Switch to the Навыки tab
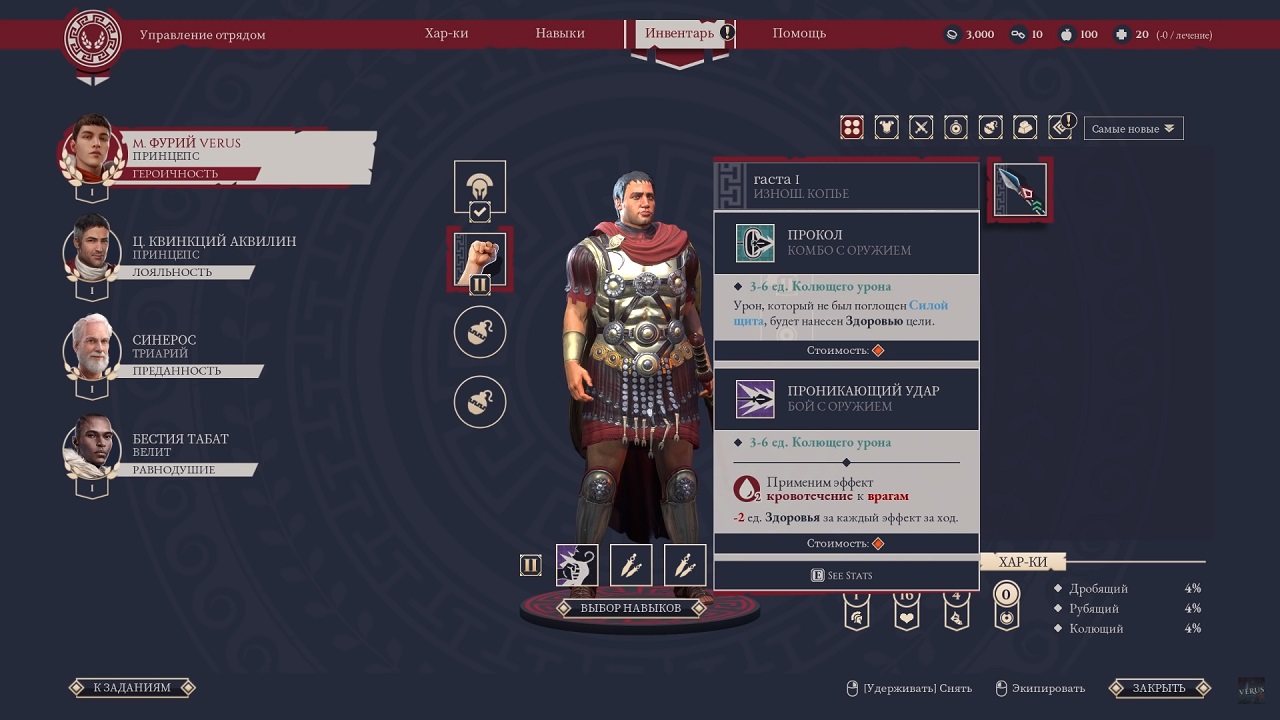The image size is (1280, 720). click(560, 33)
